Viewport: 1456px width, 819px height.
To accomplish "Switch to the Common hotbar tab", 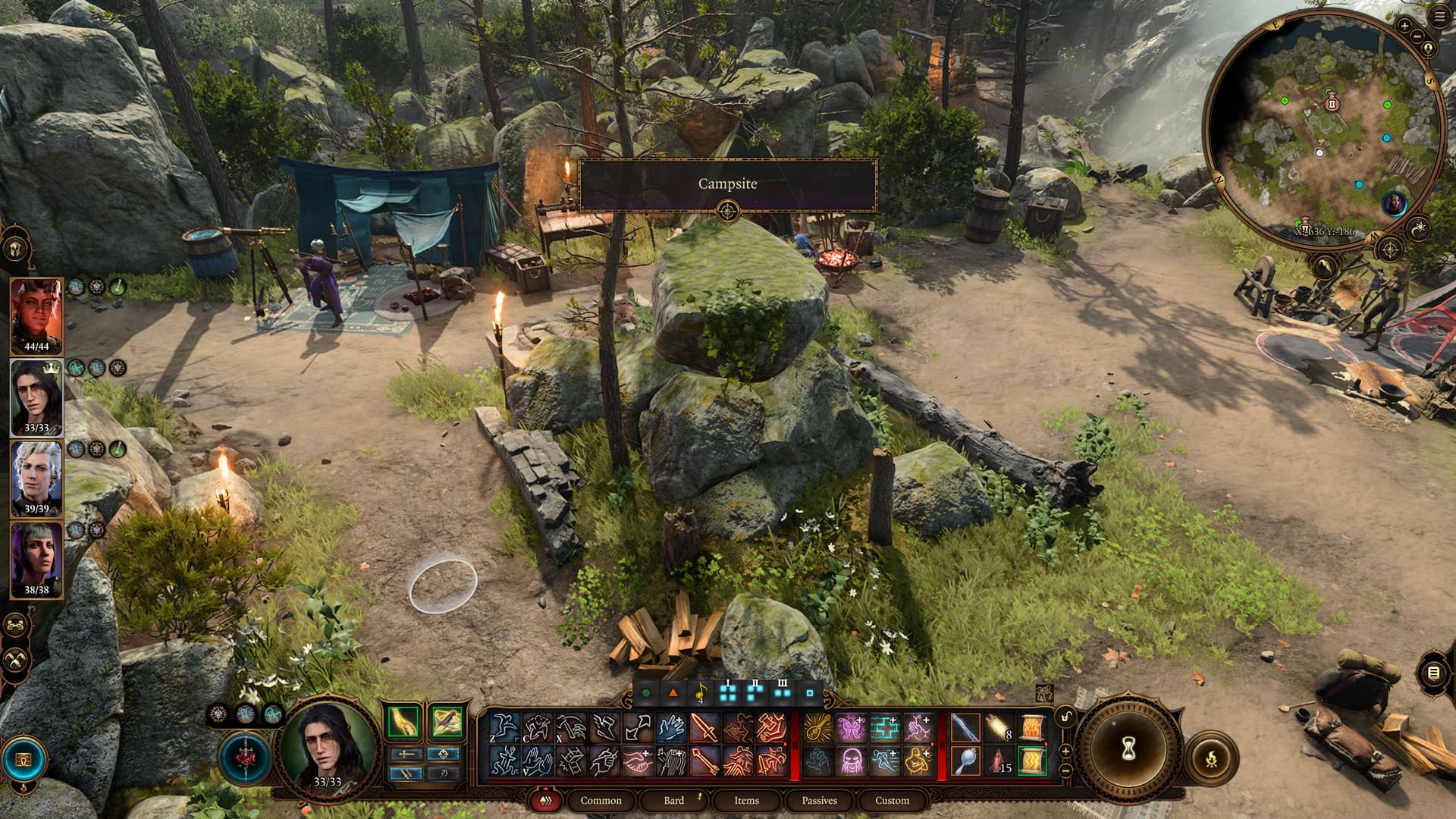I will [x=601, y=800].
